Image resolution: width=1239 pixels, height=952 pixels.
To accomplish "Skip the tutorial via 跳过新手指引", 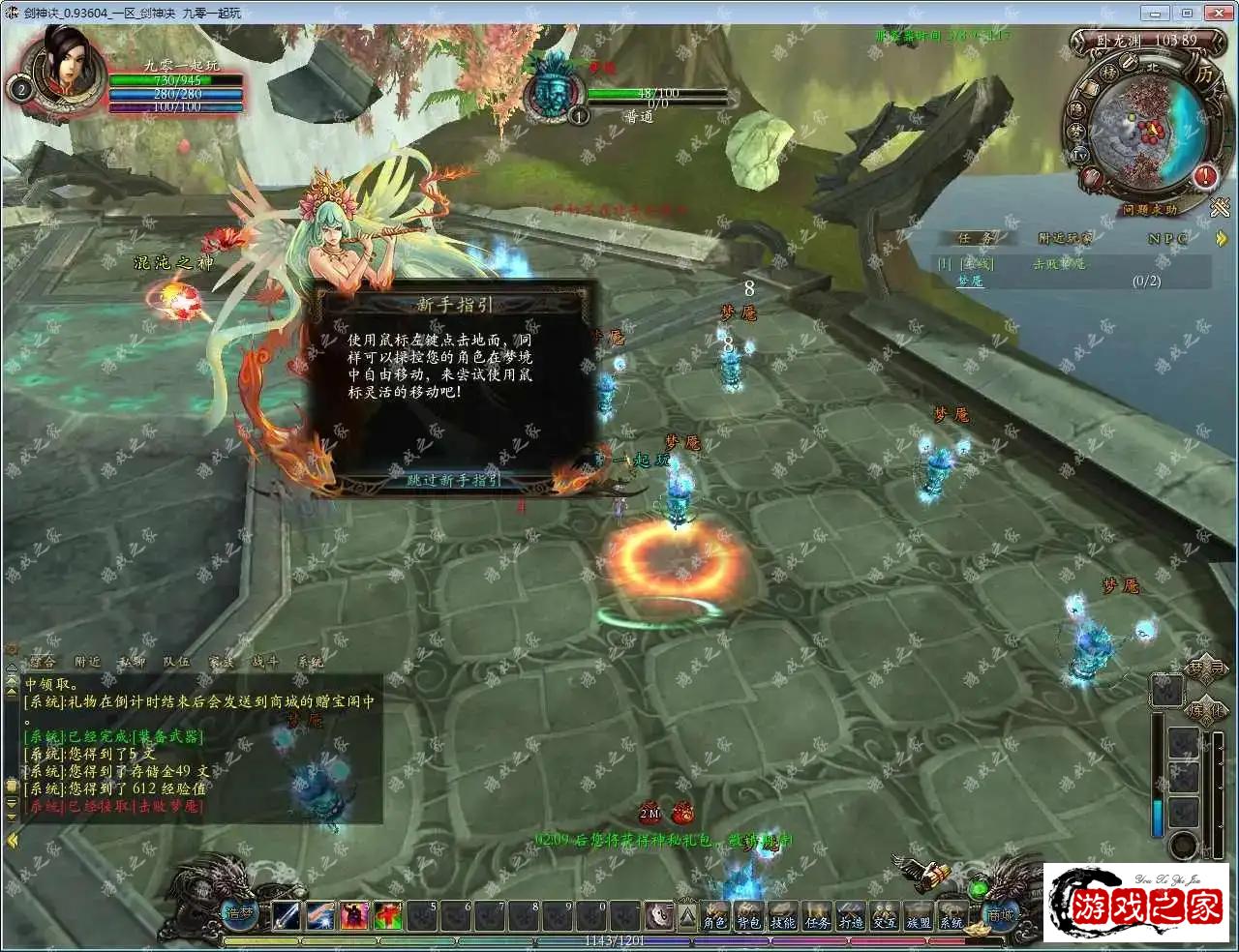I will point(453,480).
